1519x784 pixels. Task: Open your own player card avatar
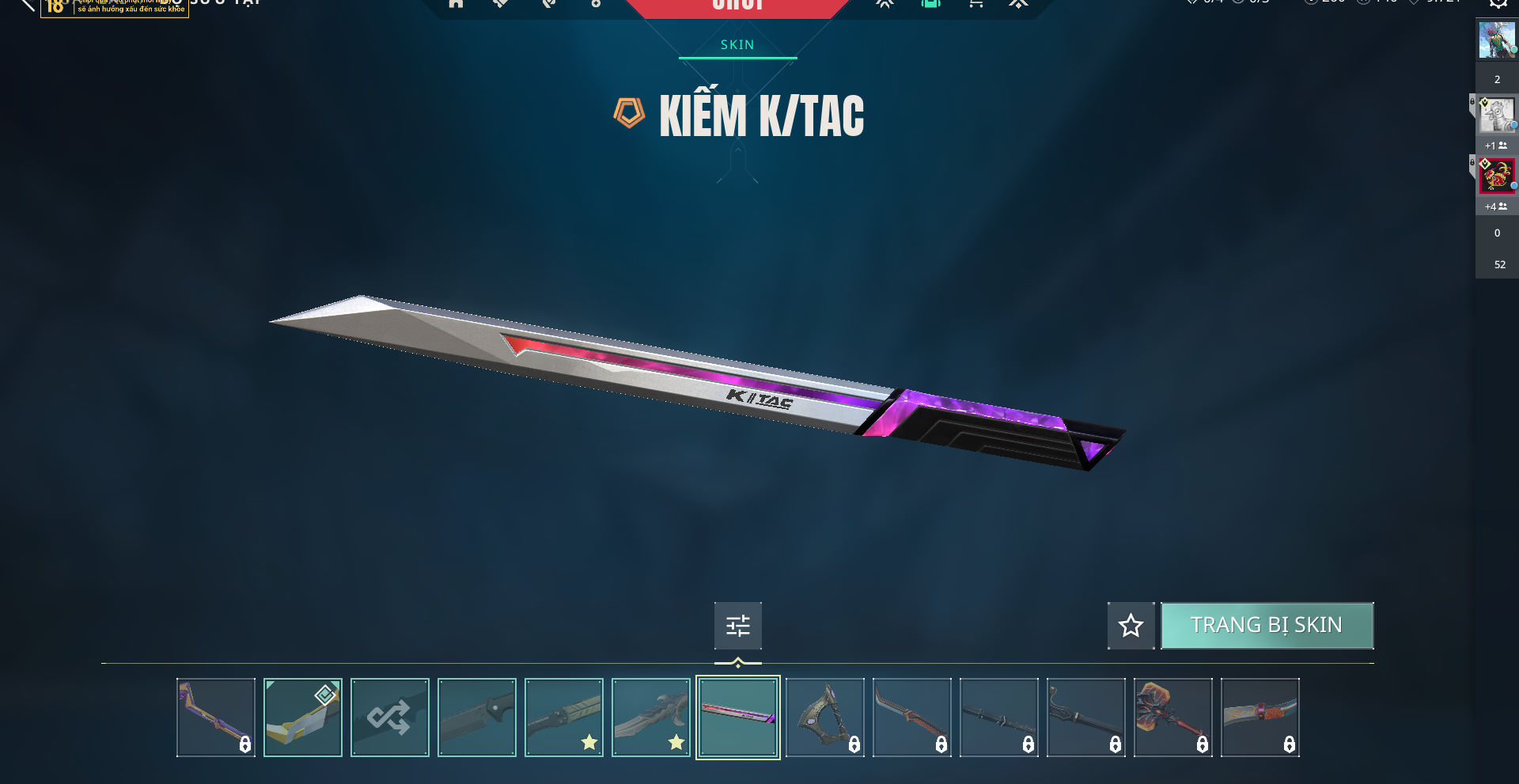tap(1497, 40)
